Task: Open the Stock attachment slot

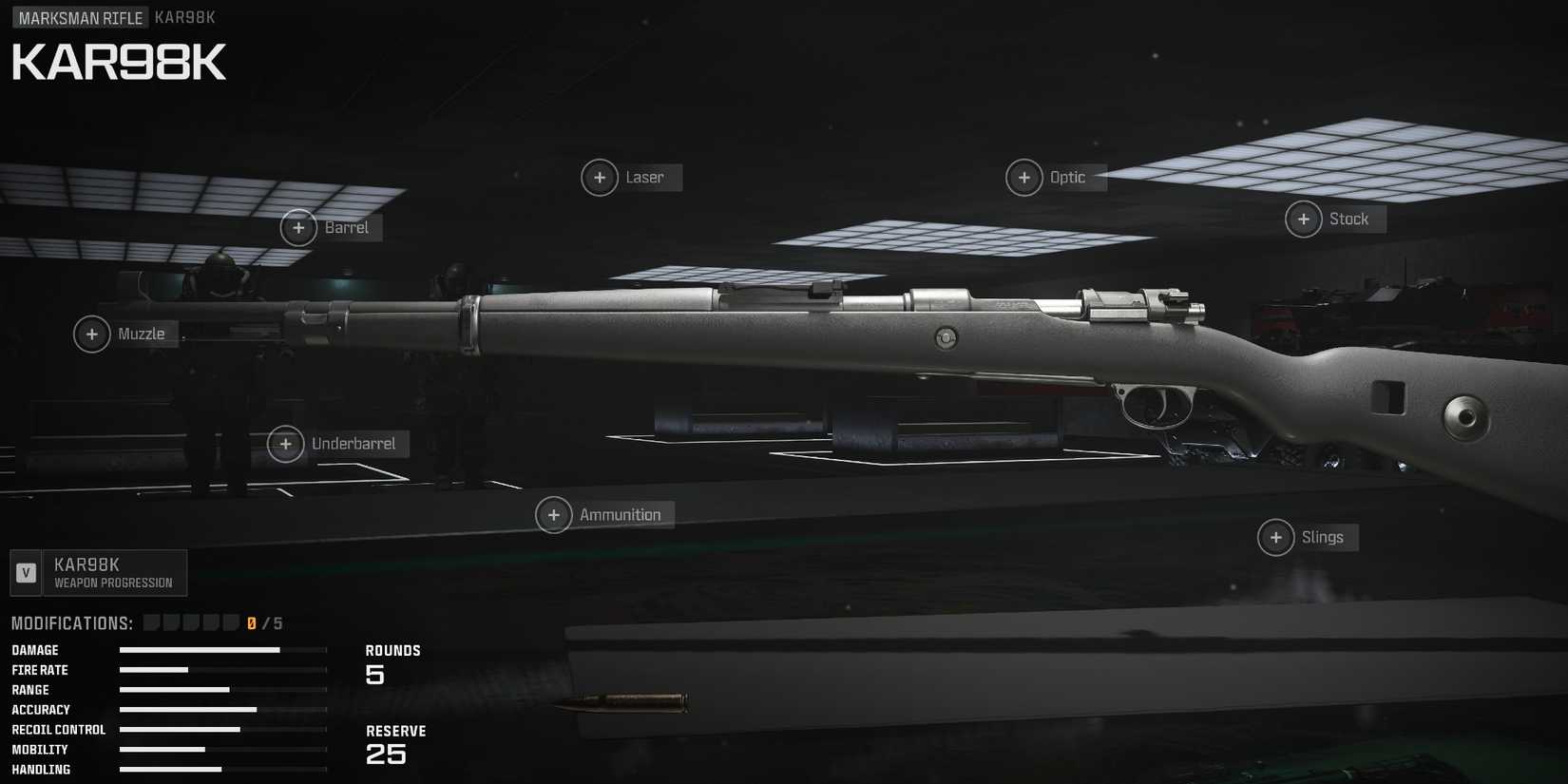Action: point(1304,219)
